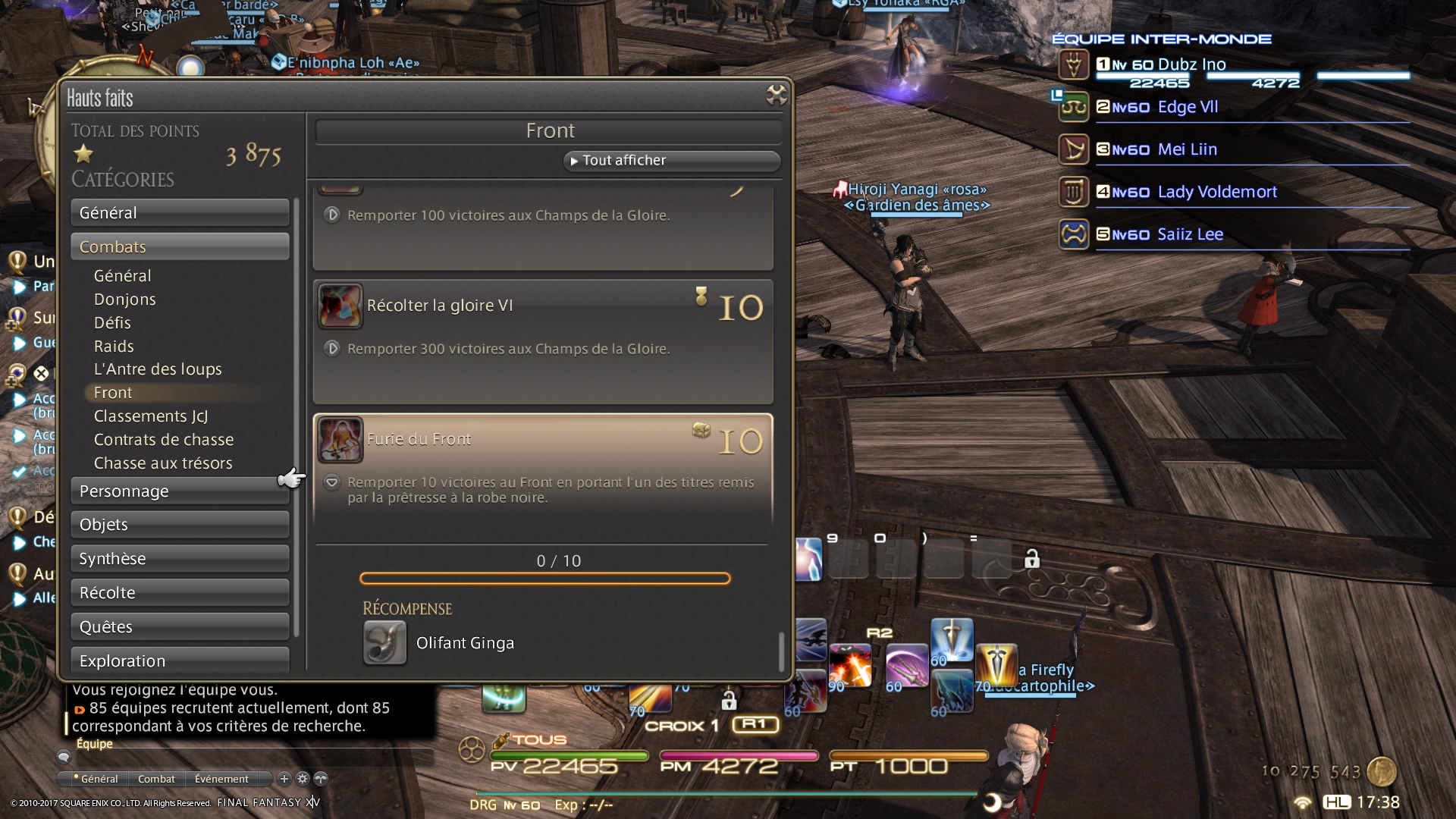Close the Hauts faits window

[776, 96]
